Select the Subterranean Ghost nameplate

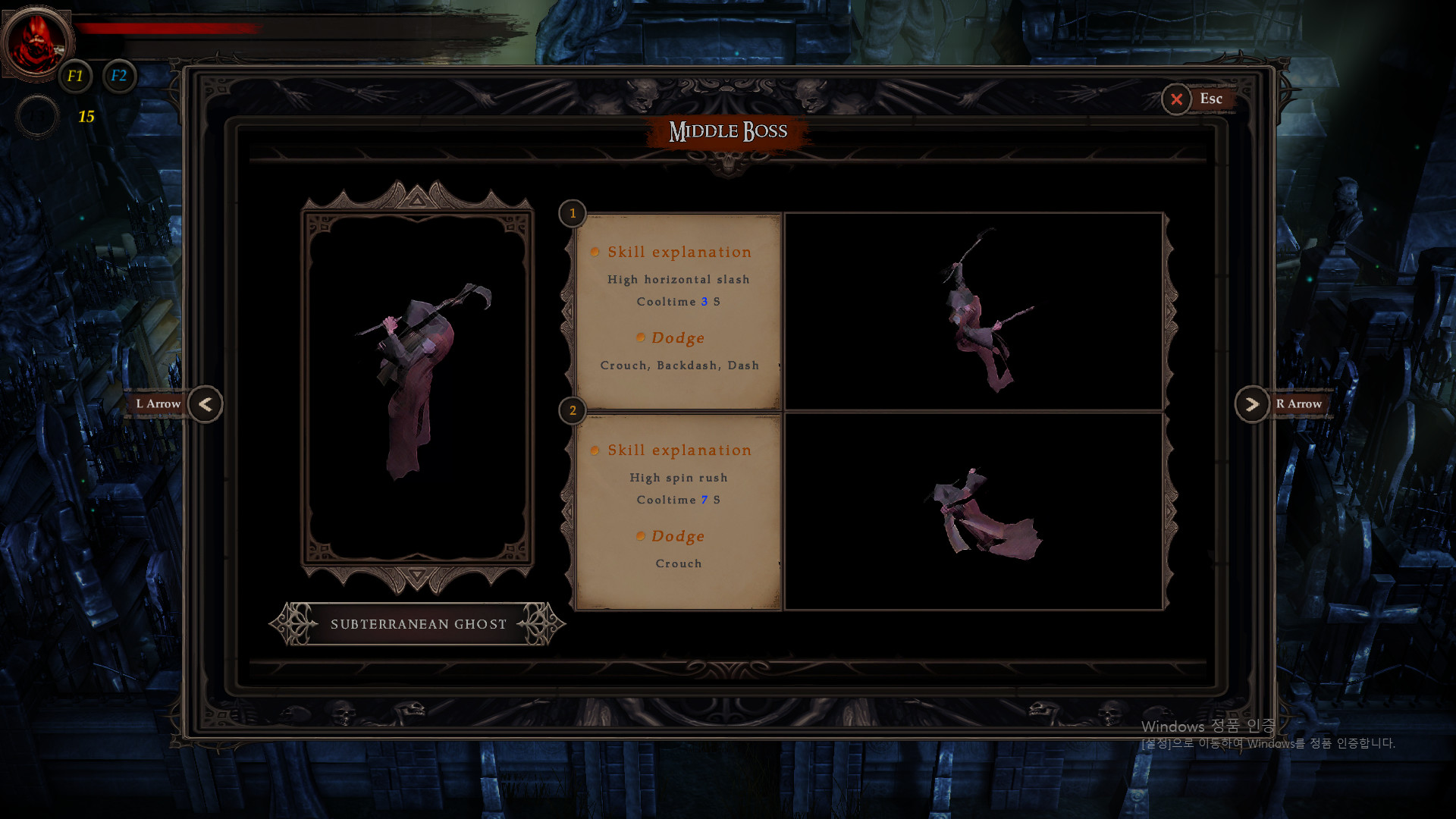point(418,624)
